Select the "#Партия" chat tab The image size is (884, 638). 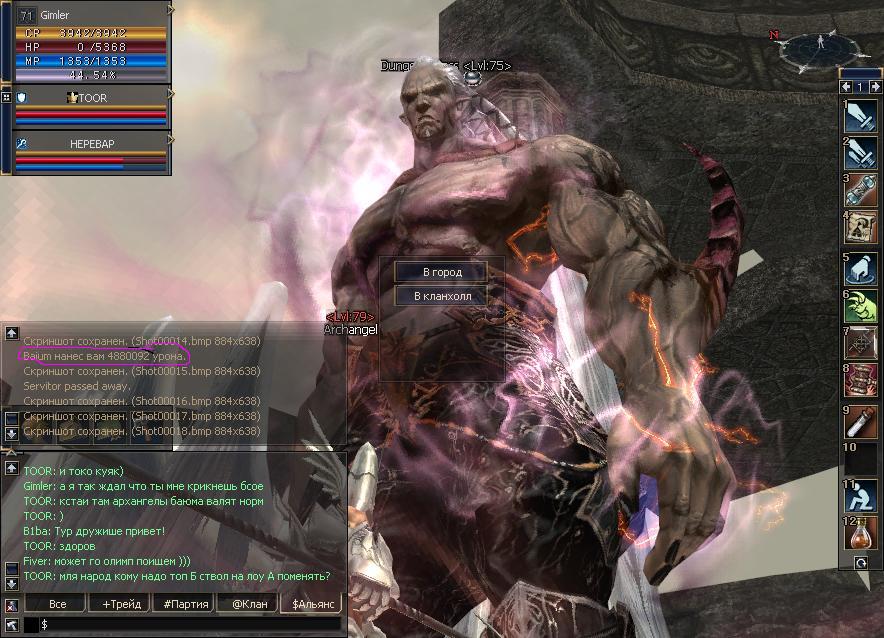pyautogui.click(x=183, y=604)
